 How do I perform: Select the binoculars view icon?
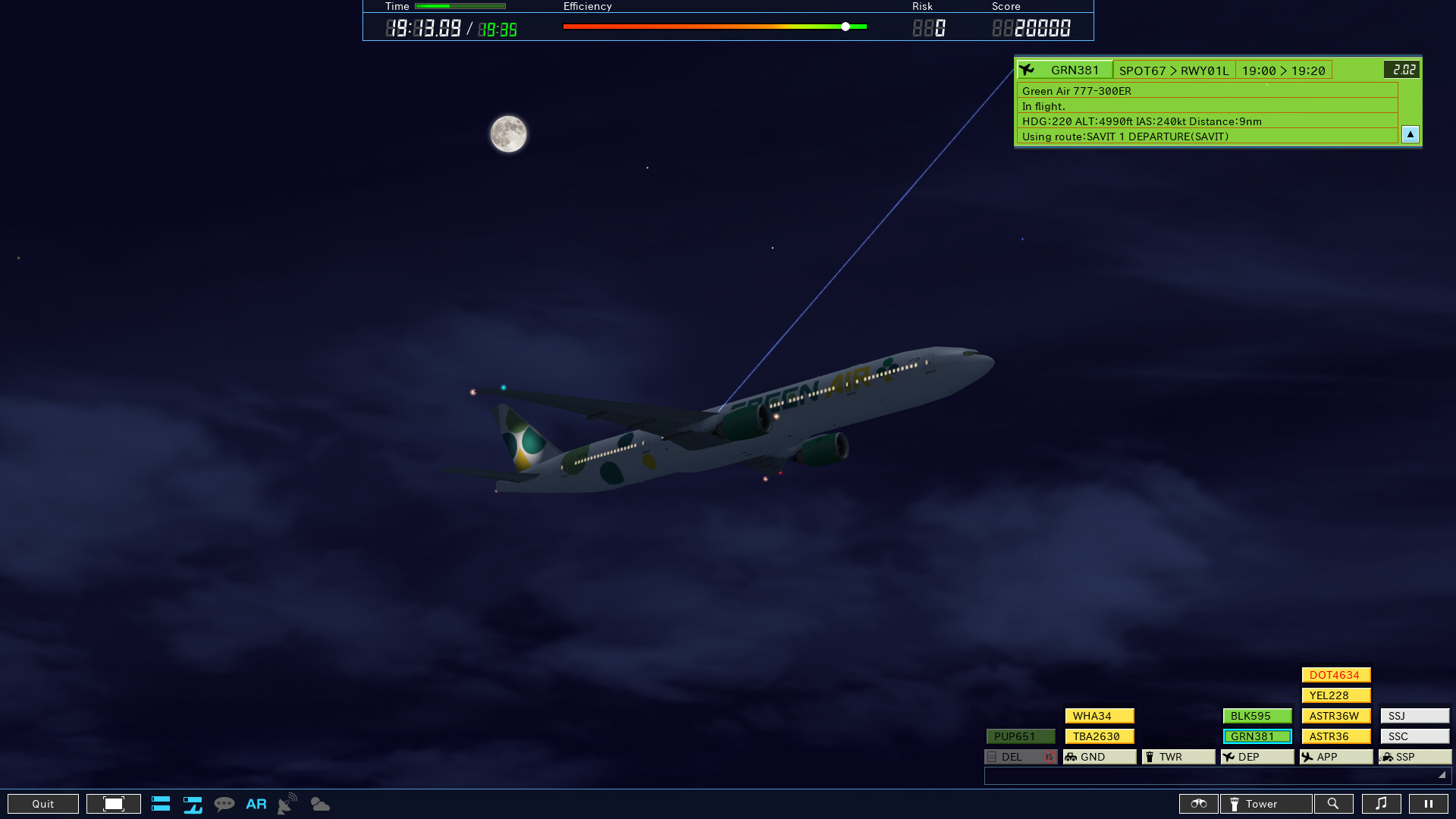1198,803
